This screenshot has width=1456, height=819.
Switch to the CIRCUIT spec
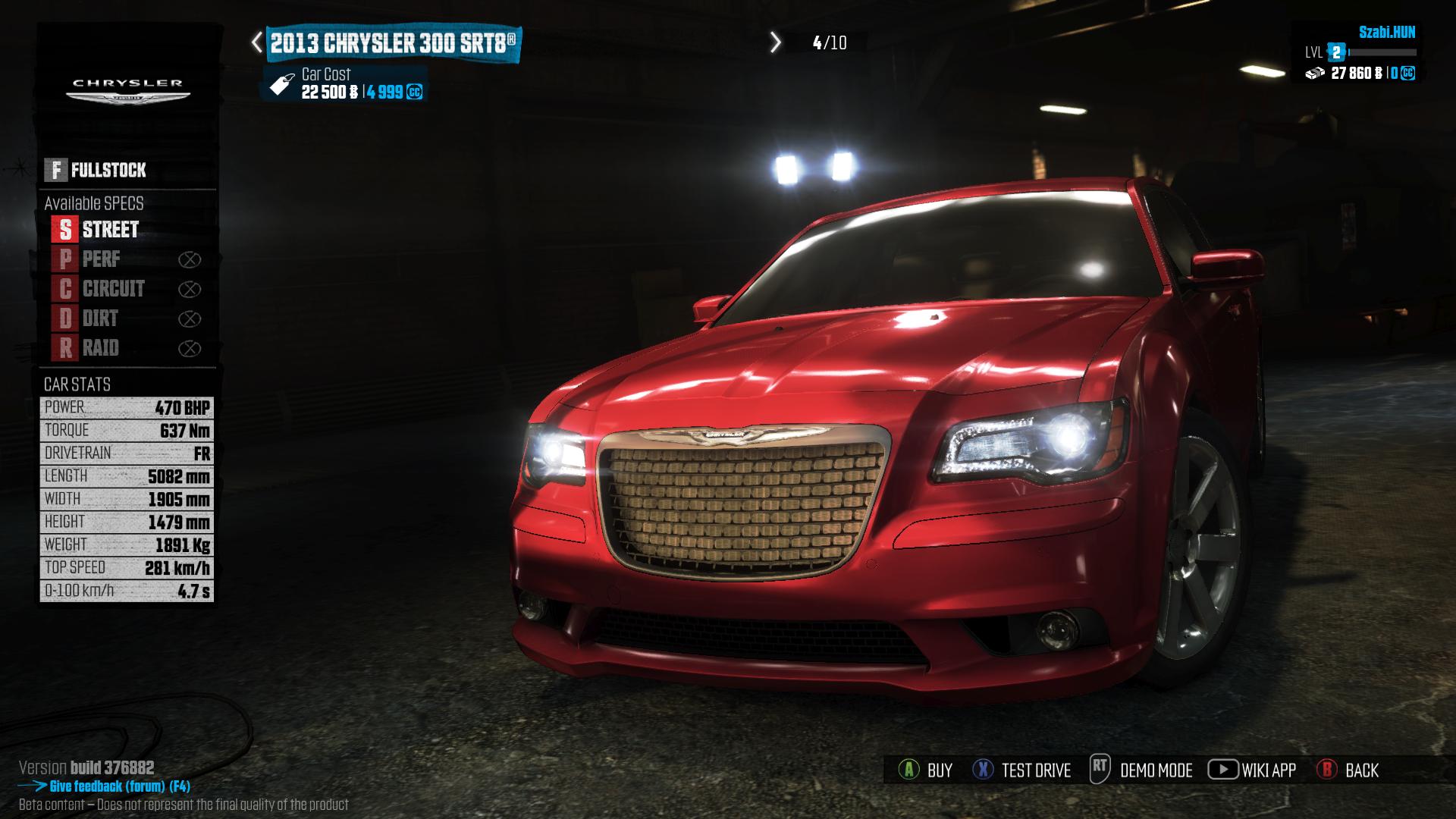click(99, 289)
